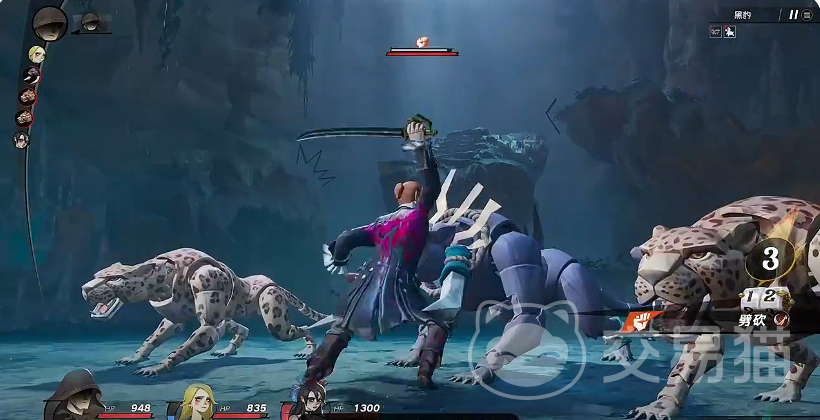Choose the dark-haired character's party portrait
This screenshot has width=820, height=420.
point(309,402)
